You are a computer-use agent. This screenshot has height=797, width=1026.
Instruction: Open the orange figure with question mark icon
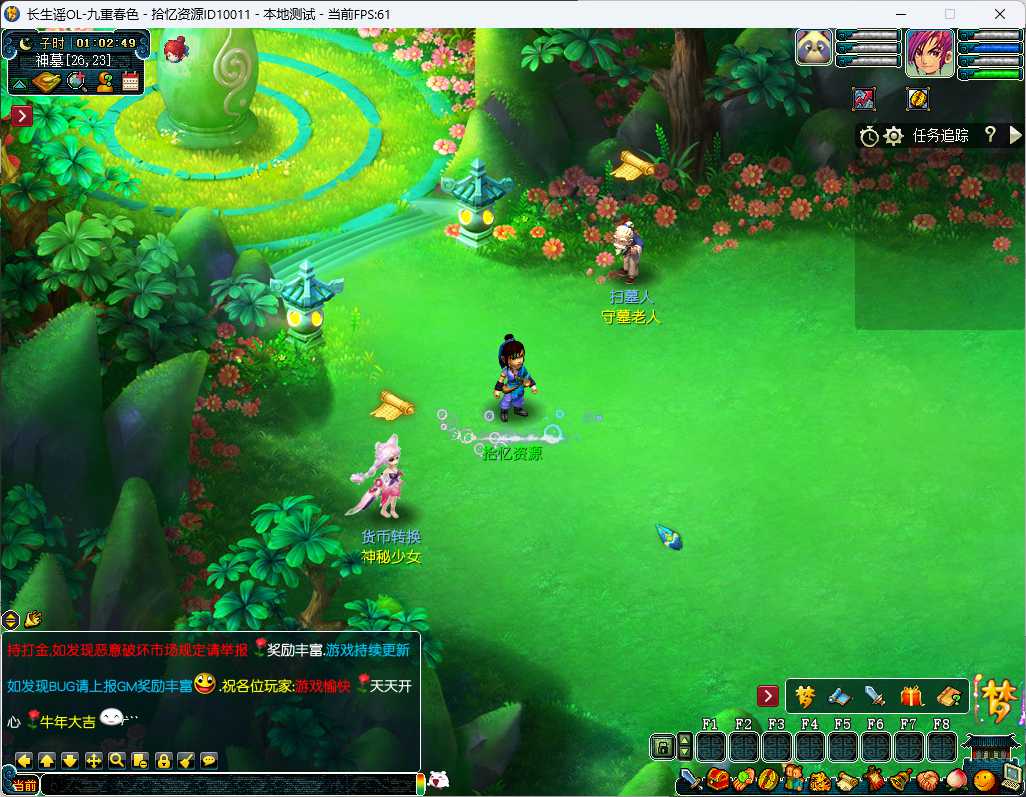point(103,83)
